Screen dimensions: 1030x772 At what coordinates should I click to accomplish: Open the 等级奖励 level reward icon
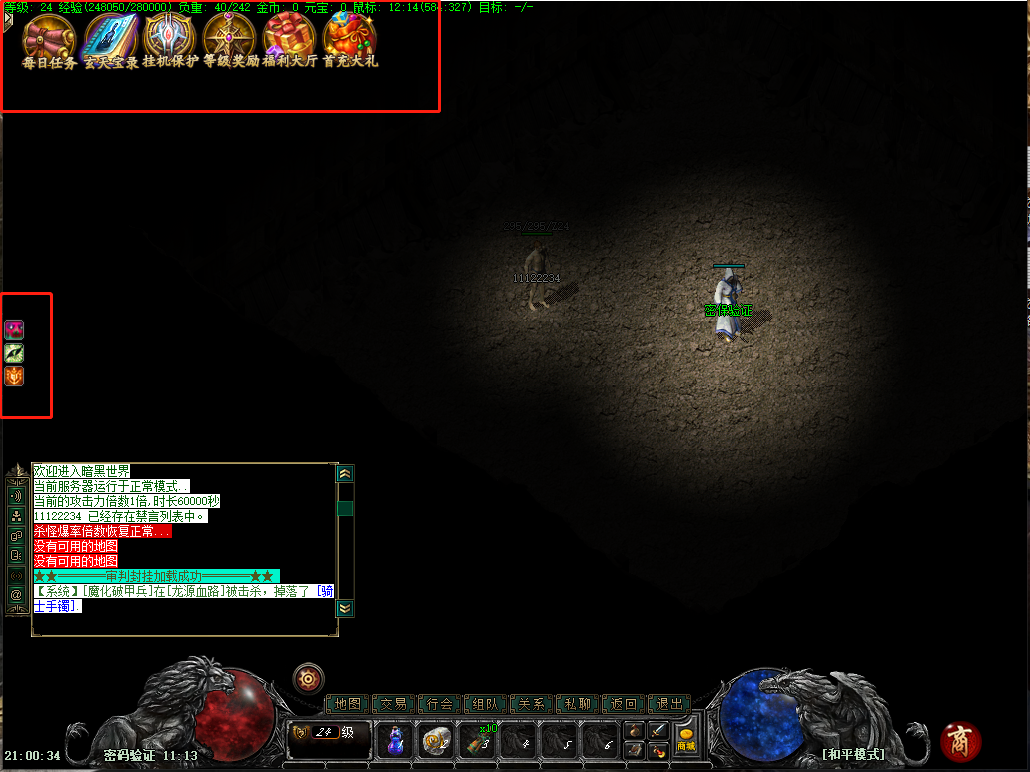point(230,38)
